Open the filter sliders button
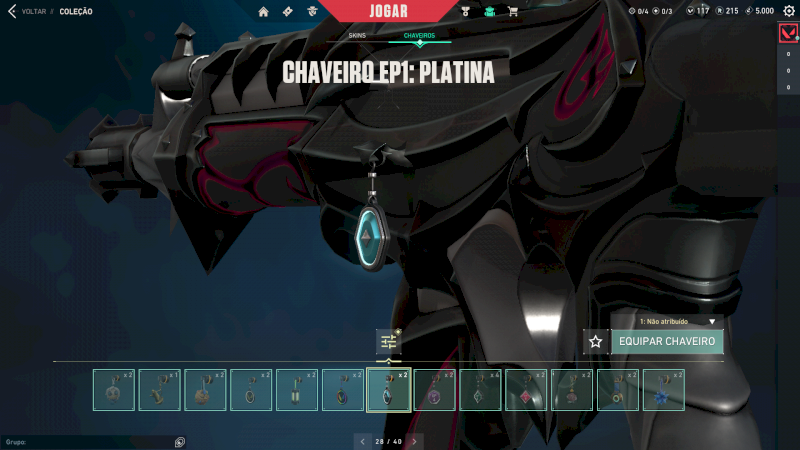The image size is (800, 450). [x=389, y=342]
